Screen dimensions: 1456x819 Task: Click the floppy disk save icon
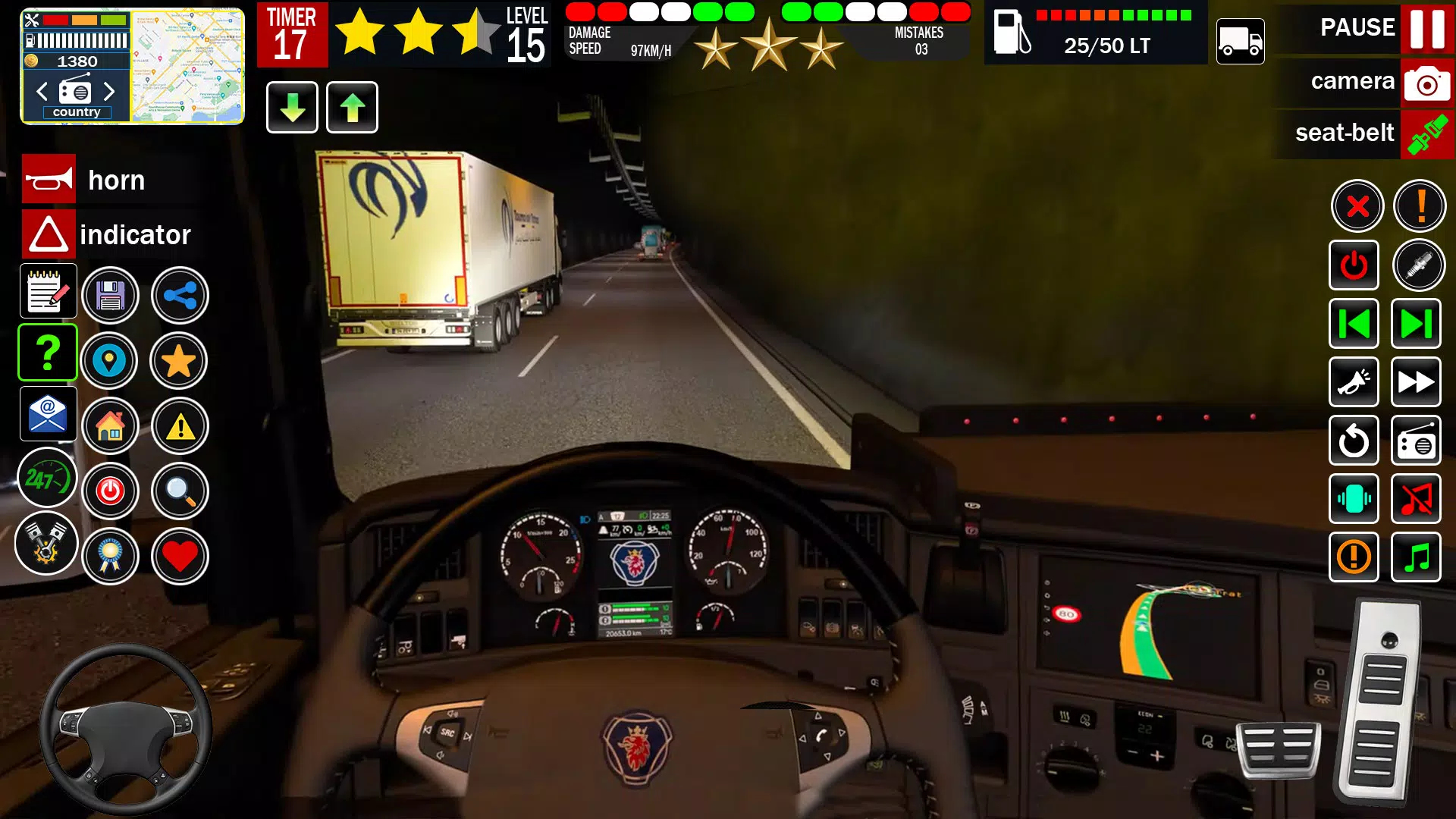point(111,296)
